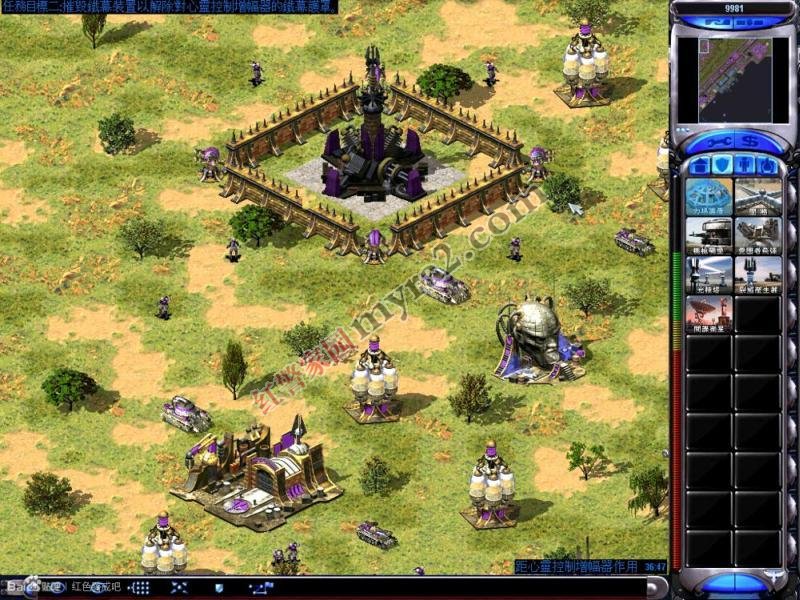The height and width of the screenshot is (600, 800).
Task: Select the tower with light beam icon
Action: 709,275
